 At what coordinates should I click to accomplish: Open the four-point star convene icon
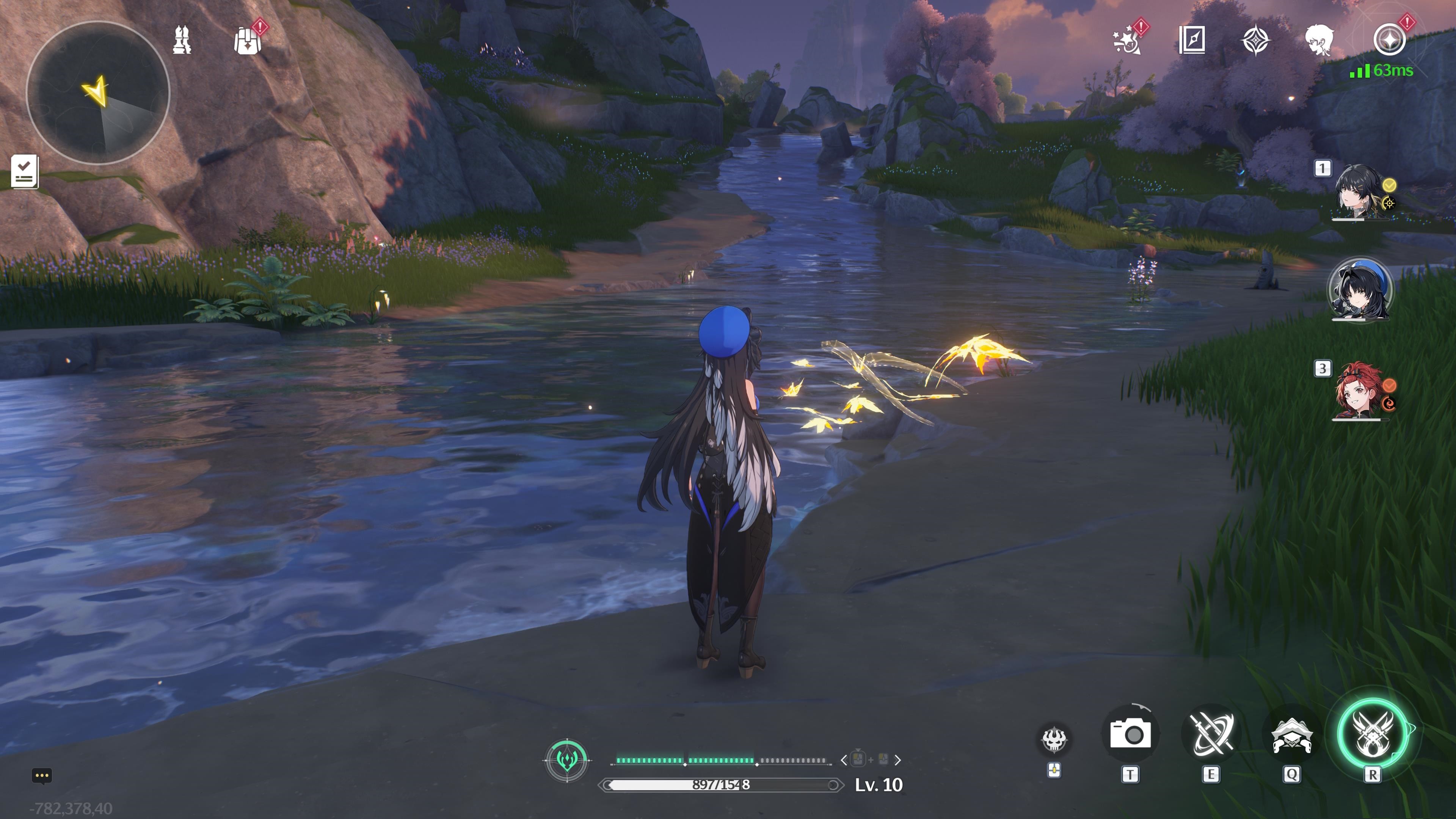pos(1256,41)
